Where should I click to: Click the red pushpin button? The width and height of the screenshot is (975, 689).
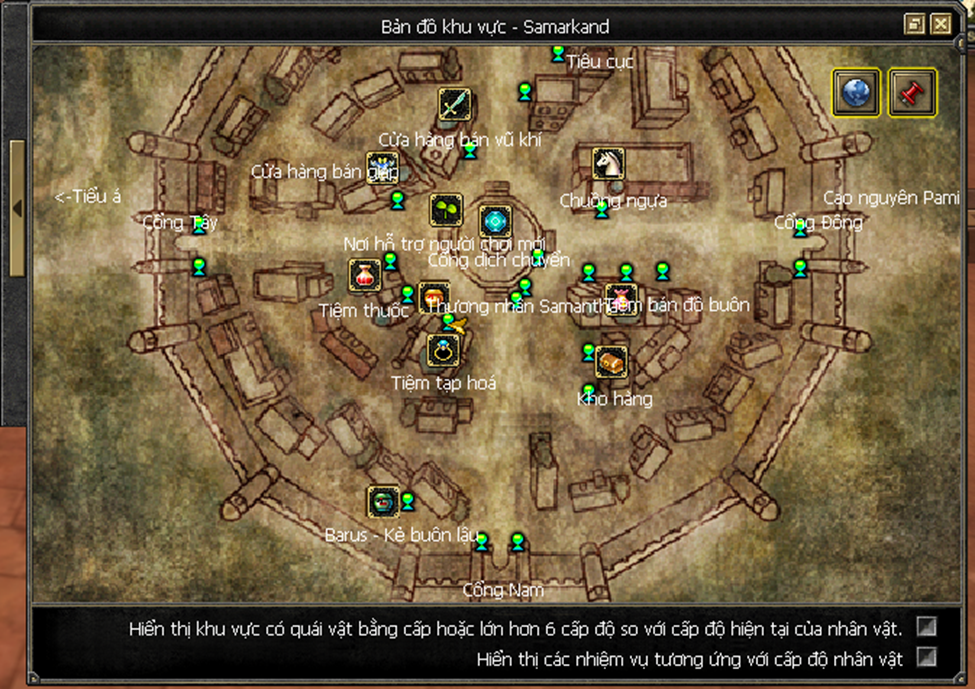click(x=911, y=93)
